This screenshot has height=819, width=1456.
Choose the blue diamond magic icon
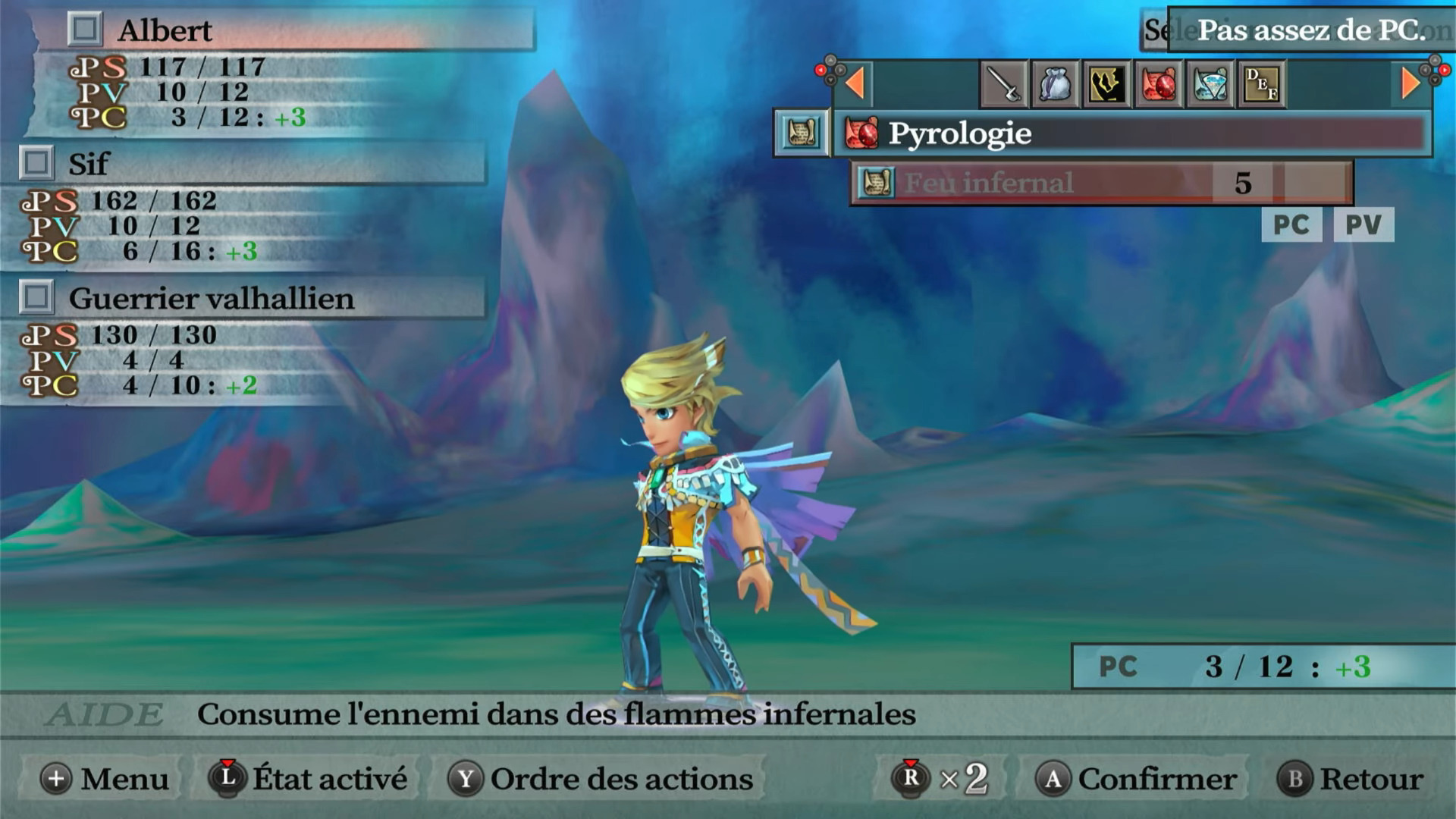1210,84
